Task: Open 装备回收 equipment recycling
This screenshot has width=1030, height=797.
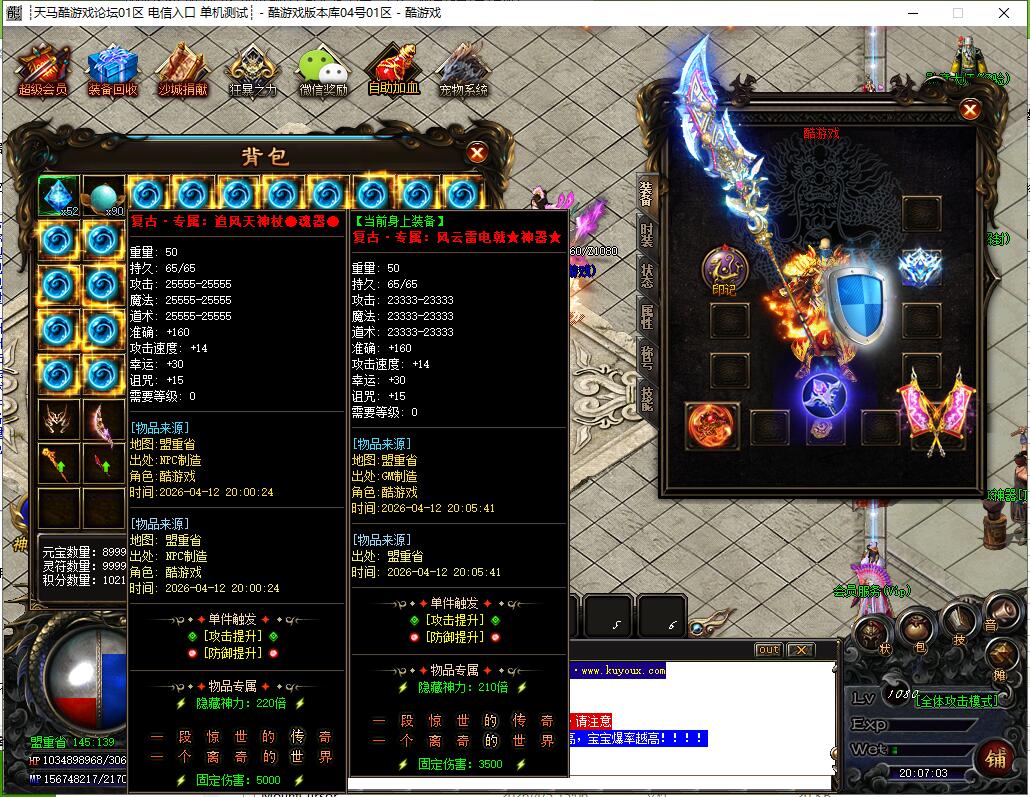Action: pos(112,68)
